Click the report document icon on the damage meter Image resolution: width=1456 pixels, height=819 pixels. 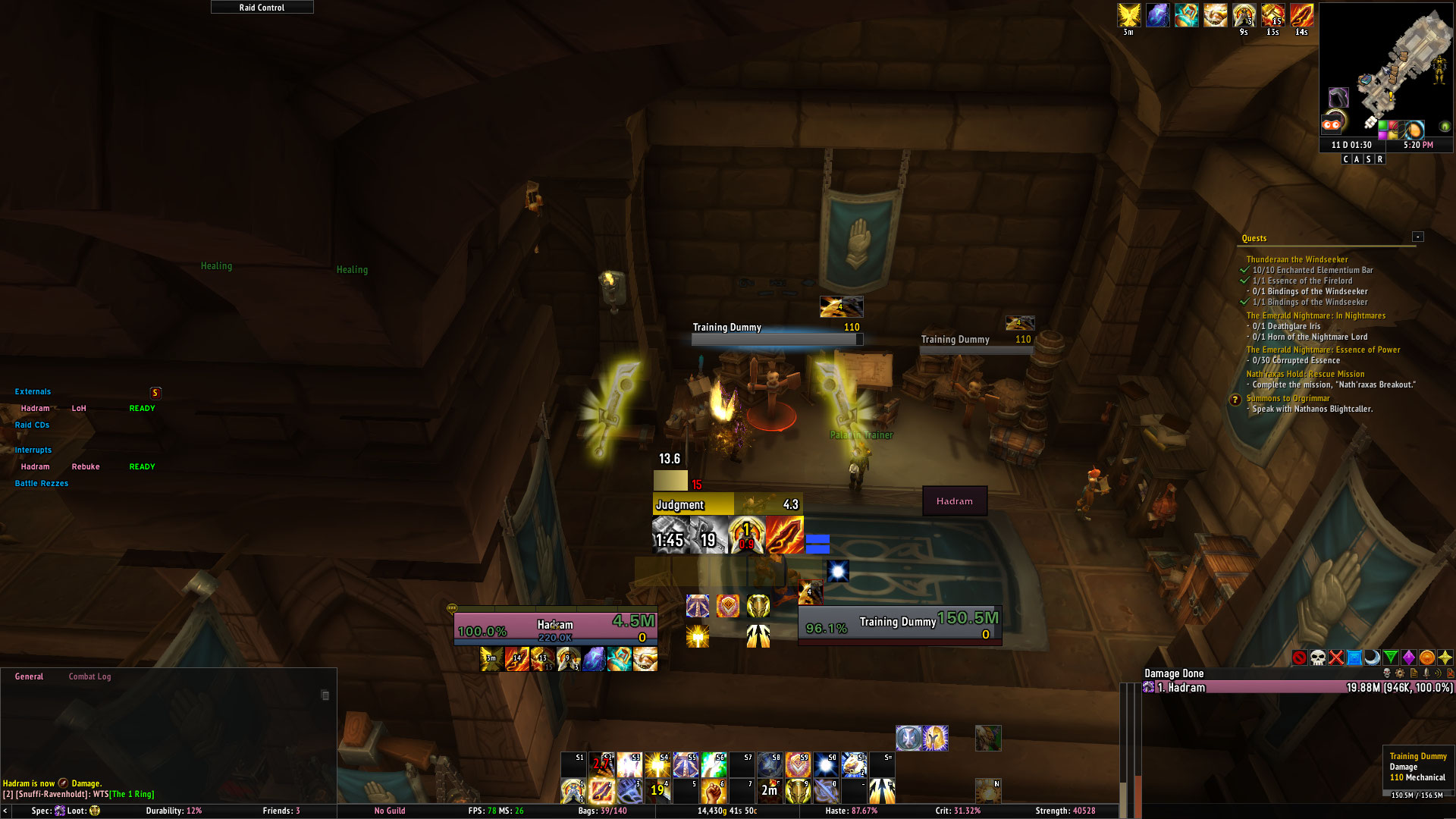1413,673
